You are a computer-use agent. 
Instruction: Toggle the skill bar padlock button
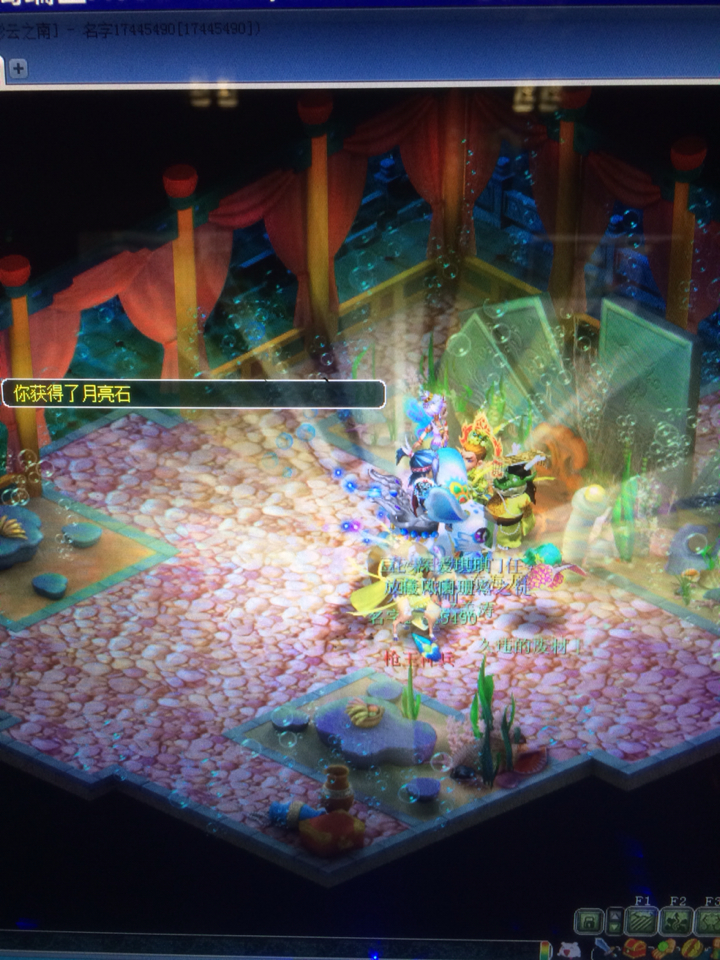coord(591,920)
